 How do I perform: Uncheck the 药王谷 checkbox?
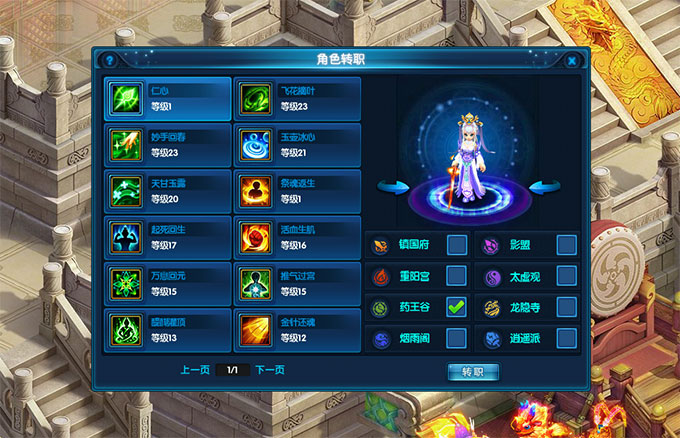(456, 307)
